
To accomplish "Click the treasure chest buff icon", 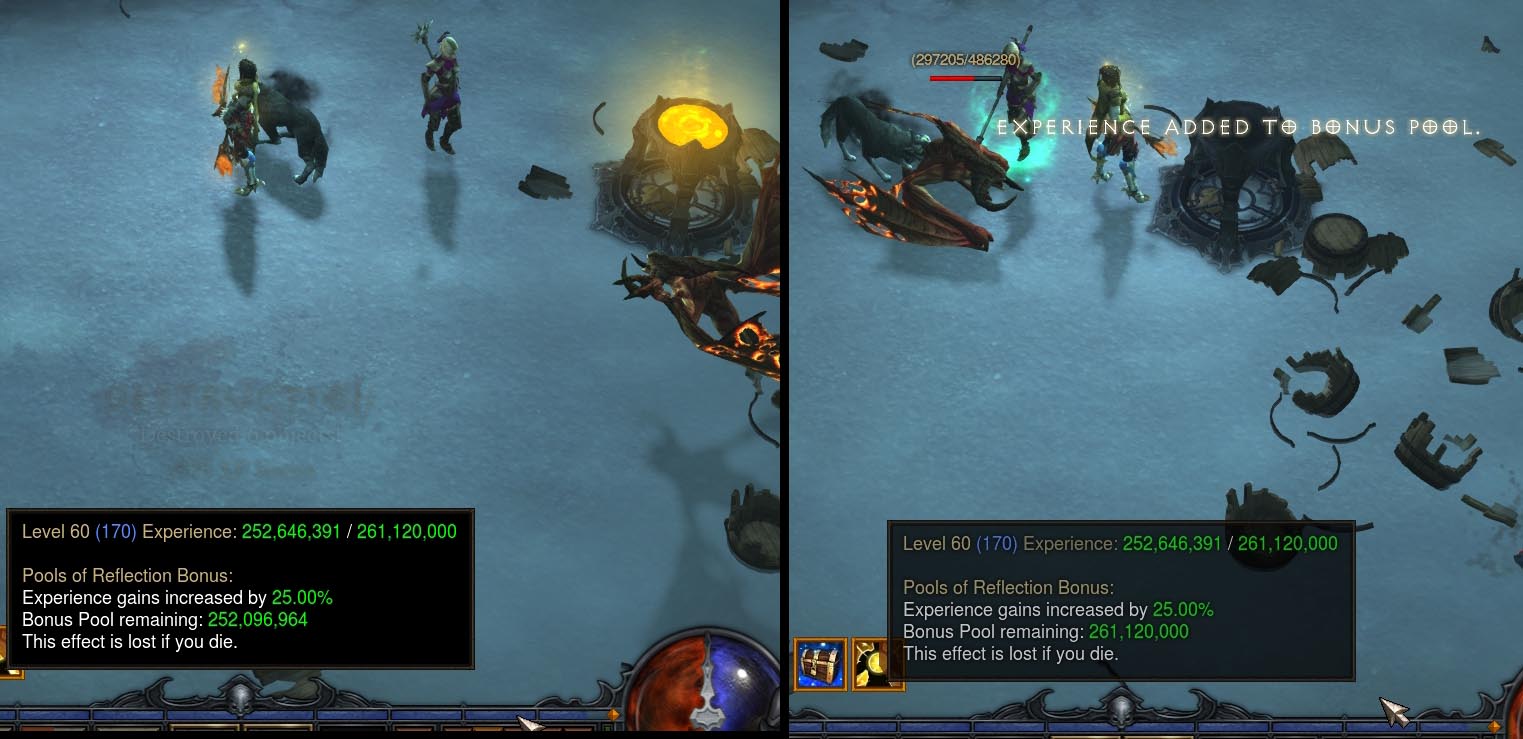I will (x=820, y=665).
